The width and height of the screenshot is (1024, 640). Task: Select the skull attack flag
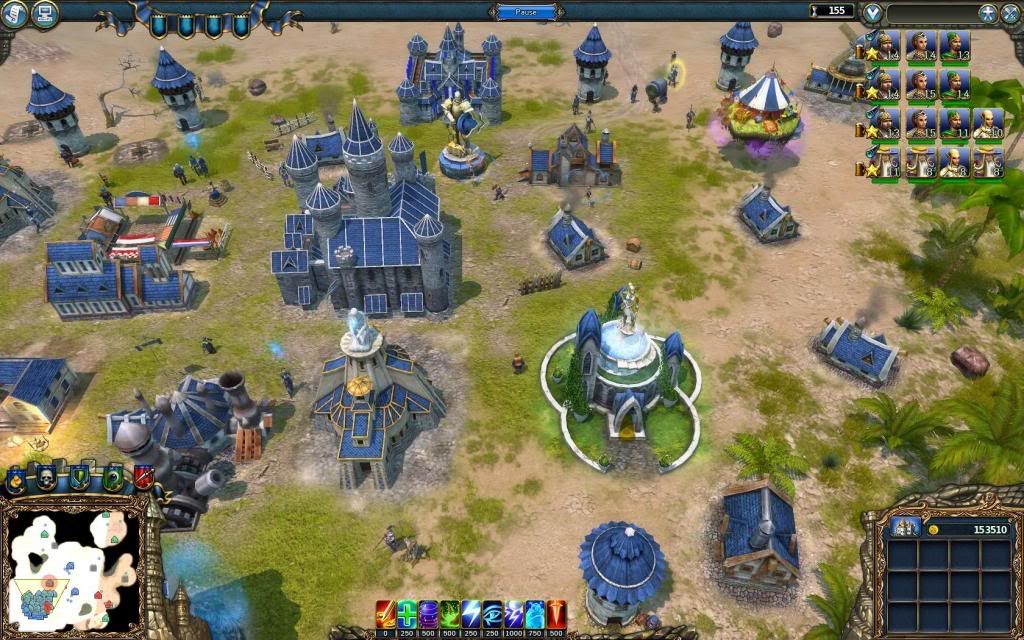pyautogui.click(x=46, y=479)
